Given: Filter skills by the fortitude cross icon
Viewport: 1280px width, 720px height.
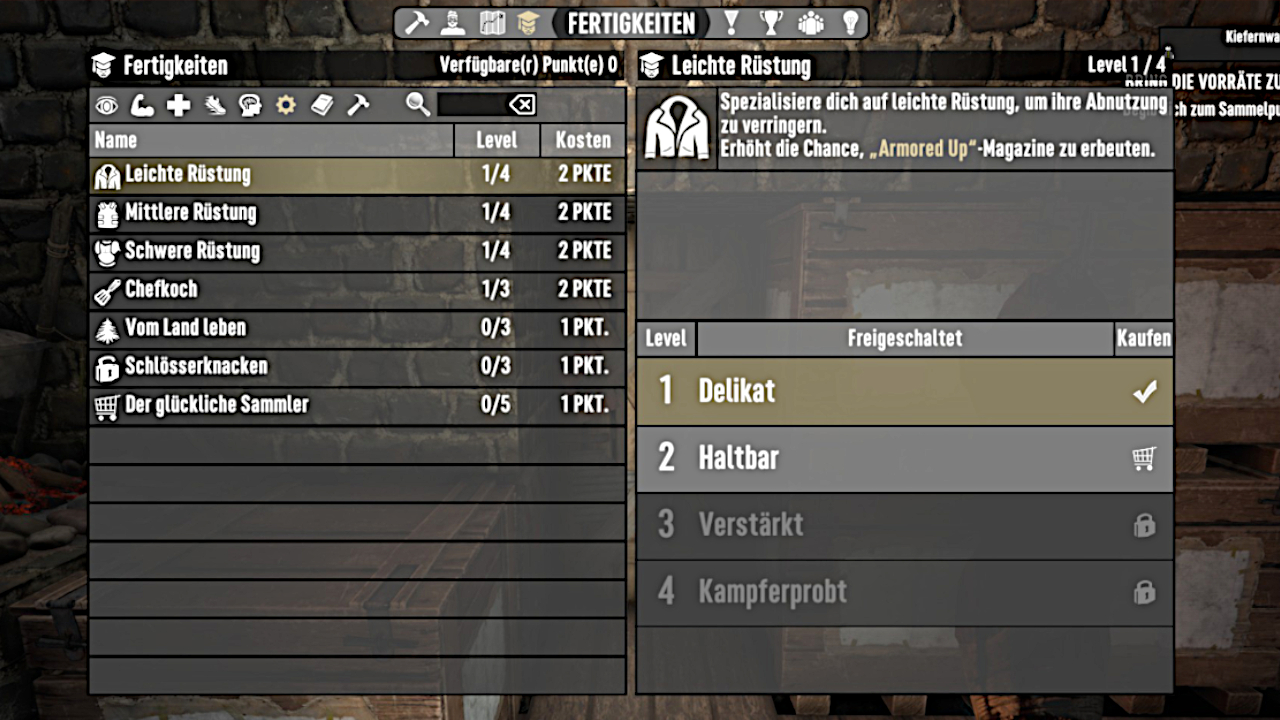Looking at the screenshot, I should click(x=179, y=105).
